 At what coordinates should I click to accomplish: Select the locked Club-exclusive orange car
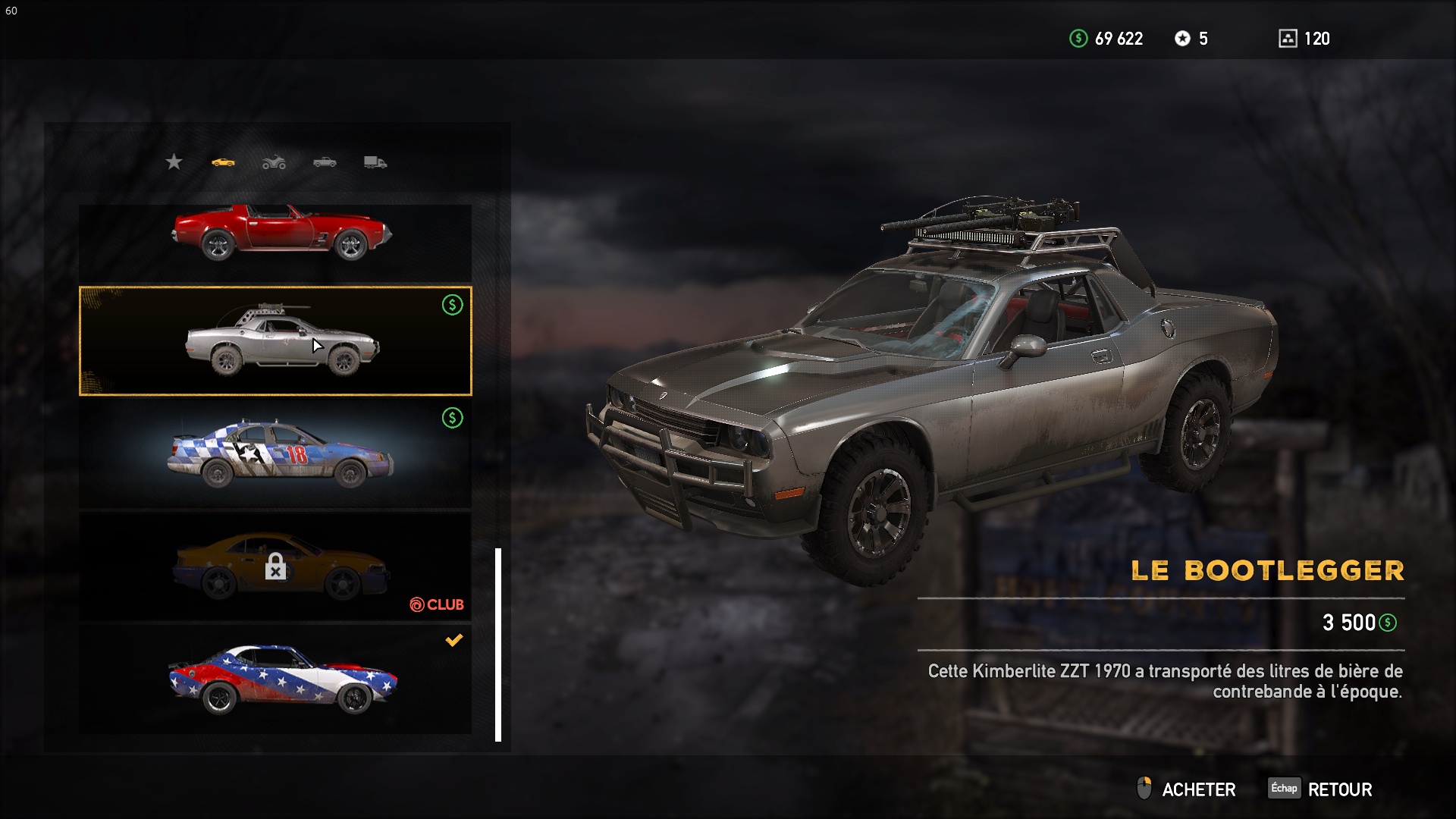pos(275,567)
